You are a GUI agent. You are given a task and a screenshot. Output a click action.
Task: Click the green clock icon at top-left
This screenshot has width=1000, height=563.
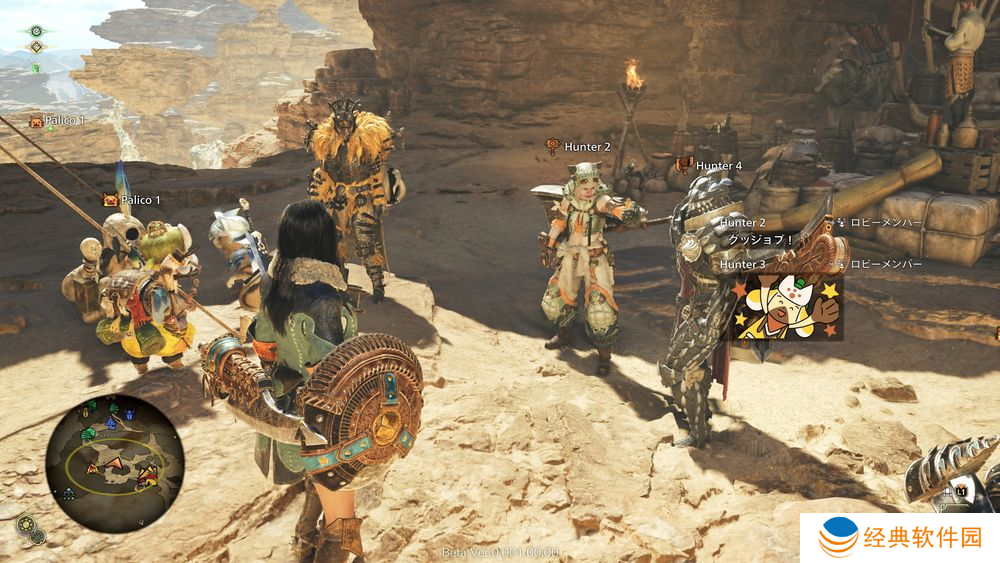[x=37, y=31]
